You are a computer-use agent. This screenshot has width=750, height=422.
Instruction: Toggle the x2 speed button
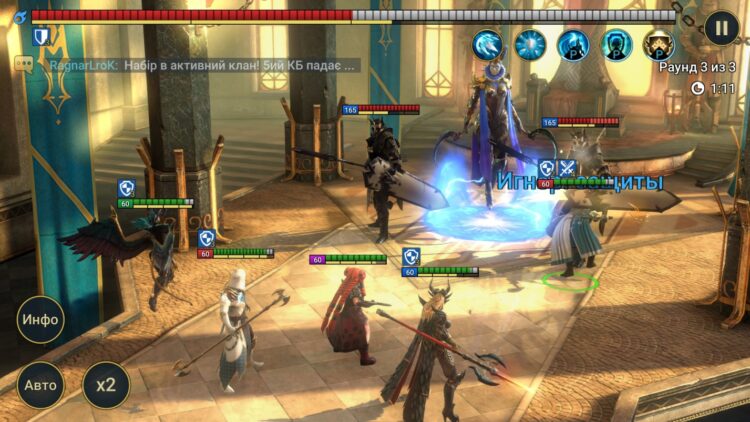[105, 385]
